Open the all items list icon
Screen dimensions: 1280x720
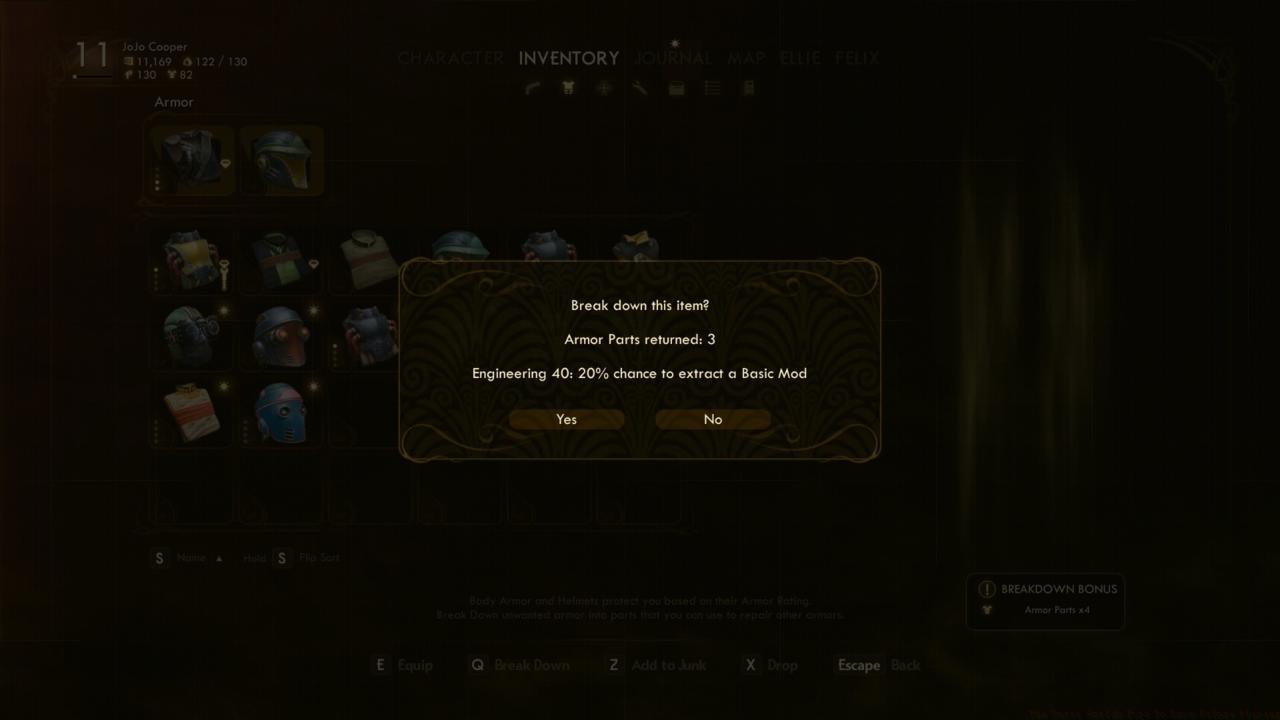pyautogui.click(x=712, y=88)
